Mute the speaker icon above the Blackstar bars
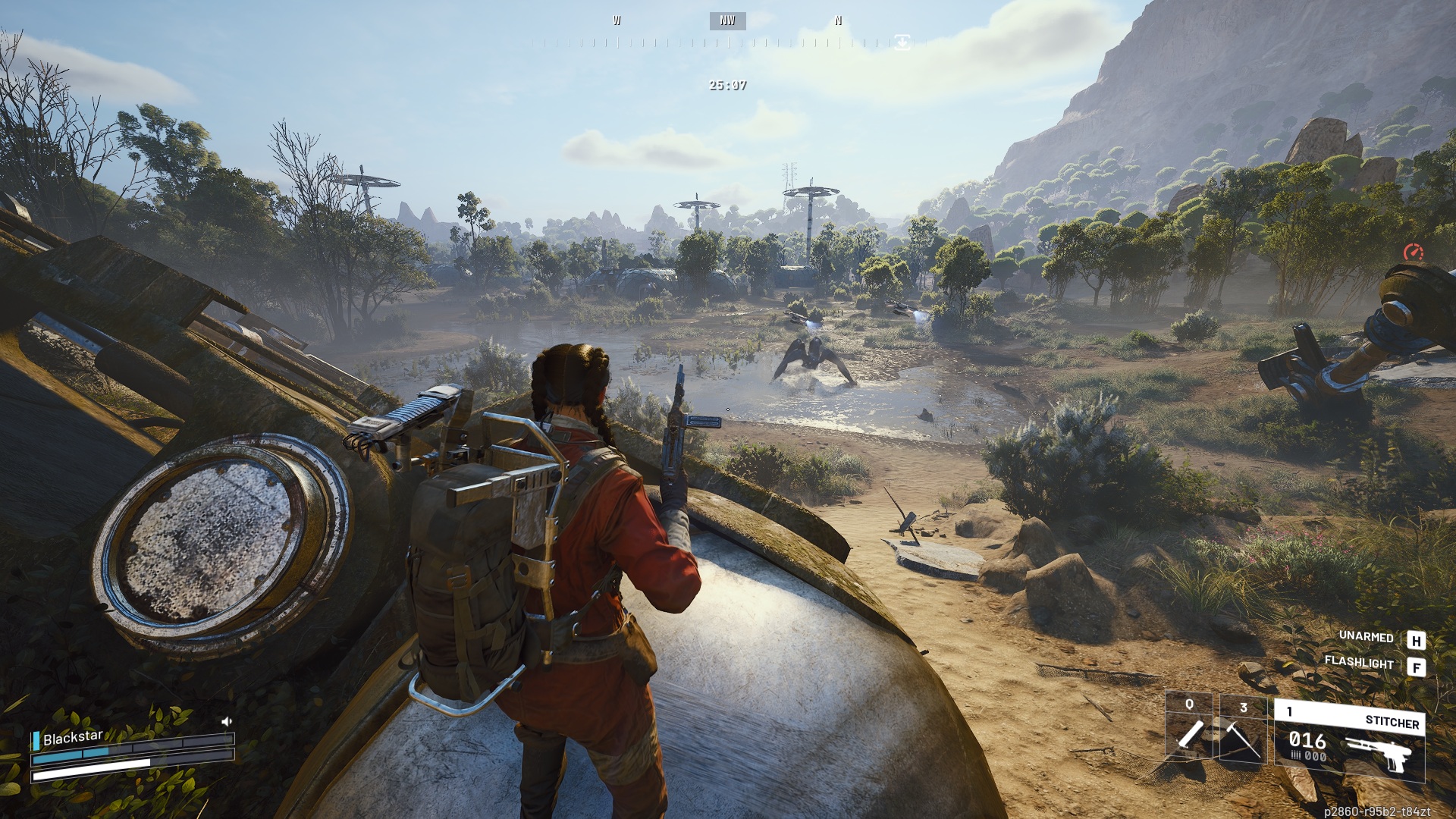 click(227, 723)
